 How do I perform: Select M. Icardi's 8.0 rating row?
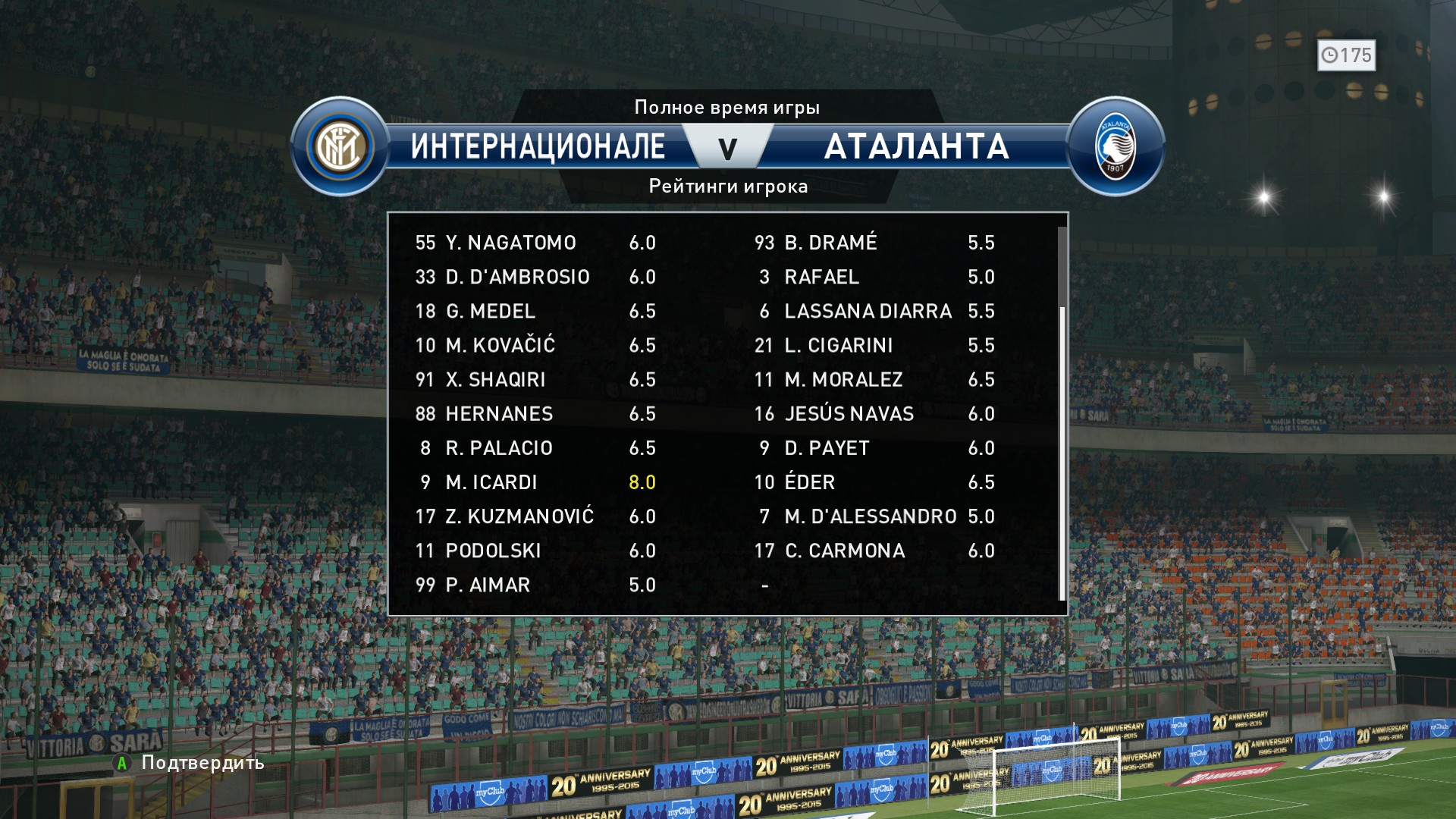click(x=535, y=482)
